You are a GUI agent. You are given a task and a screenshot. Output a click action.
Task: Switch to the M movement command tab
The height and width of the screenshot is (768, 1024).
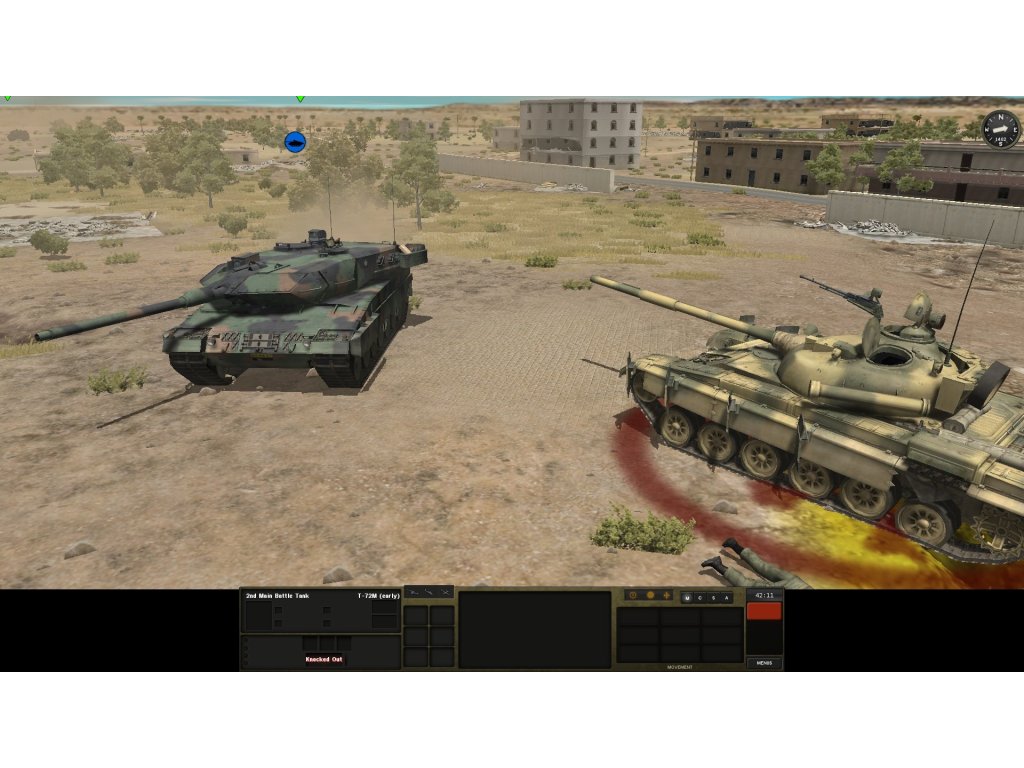click(687, 598)
